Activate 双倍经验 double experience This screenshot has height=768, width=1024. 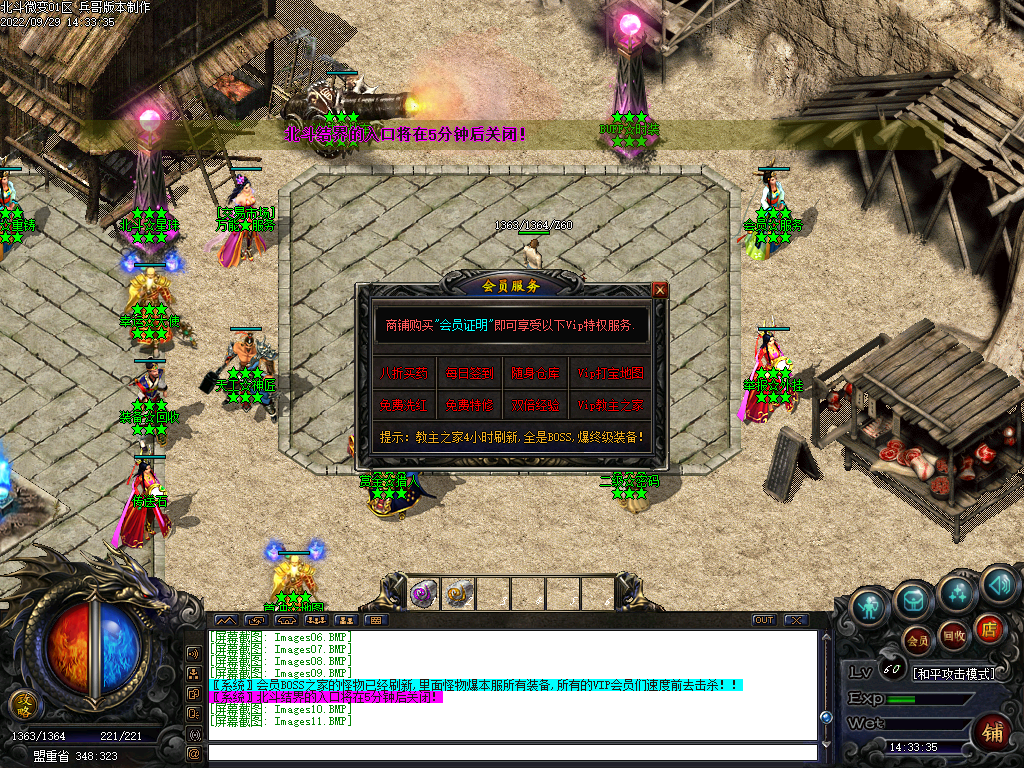pyautogui.click(x=535, y=406)
